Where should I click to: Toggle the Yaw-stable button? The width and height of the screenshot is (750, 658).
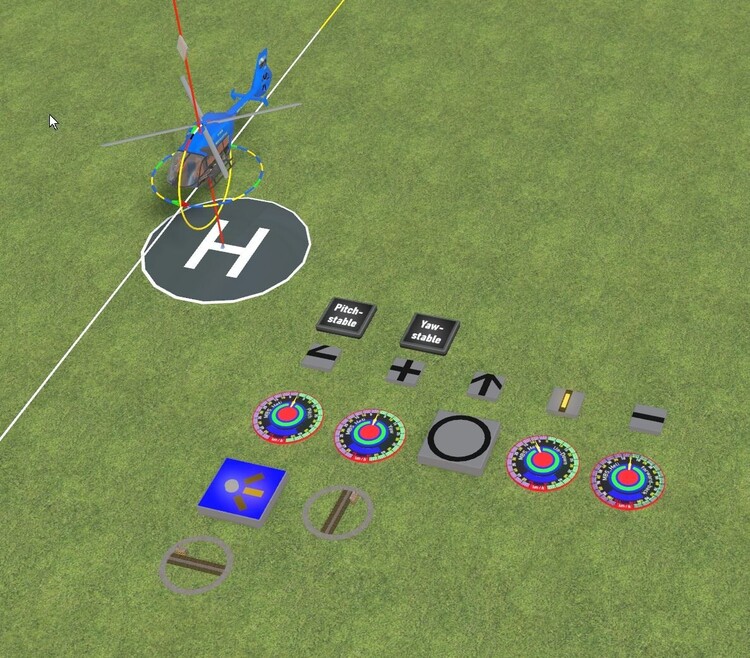click(429, 331)
